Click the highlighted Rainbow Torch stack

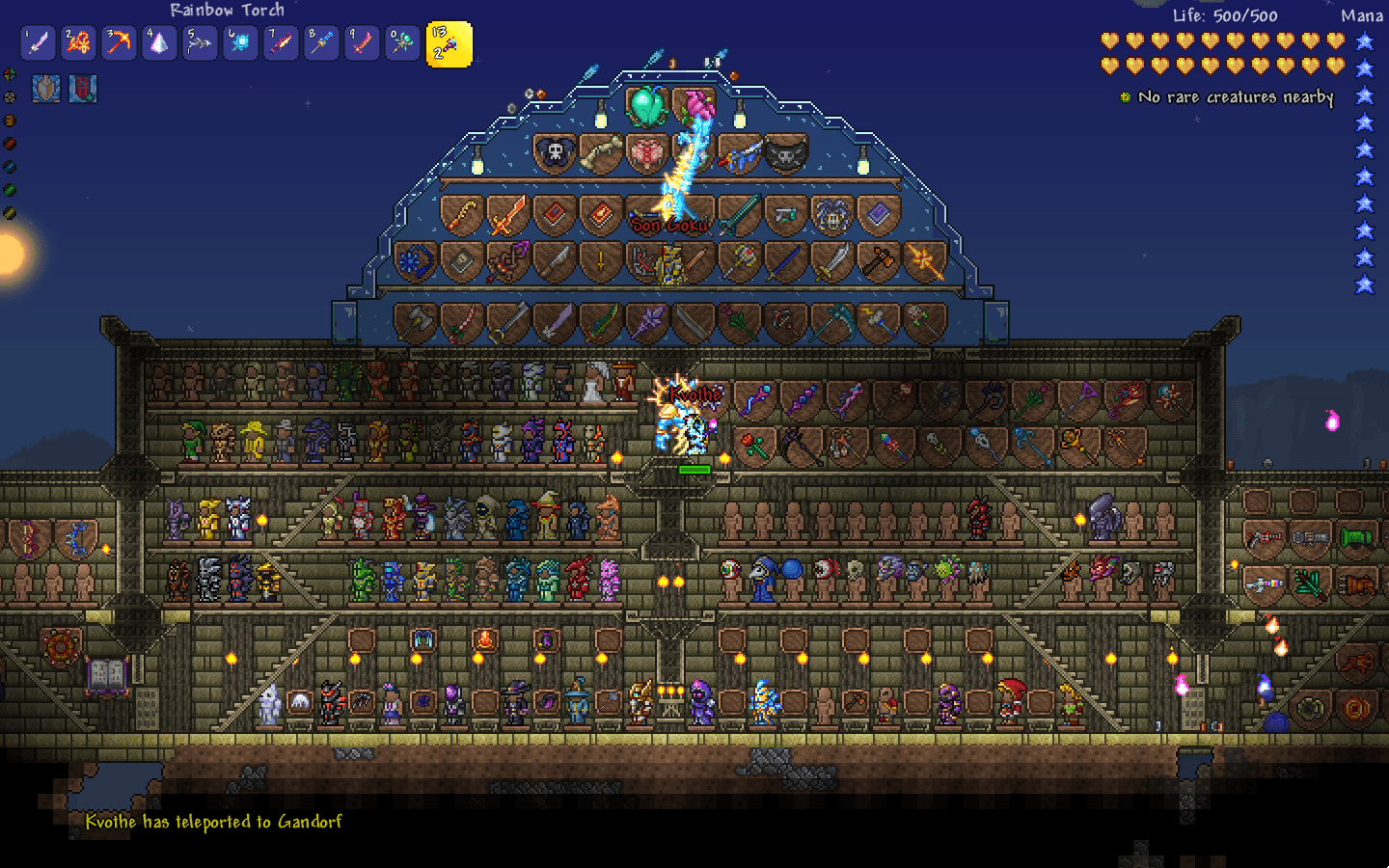(449, 45)
